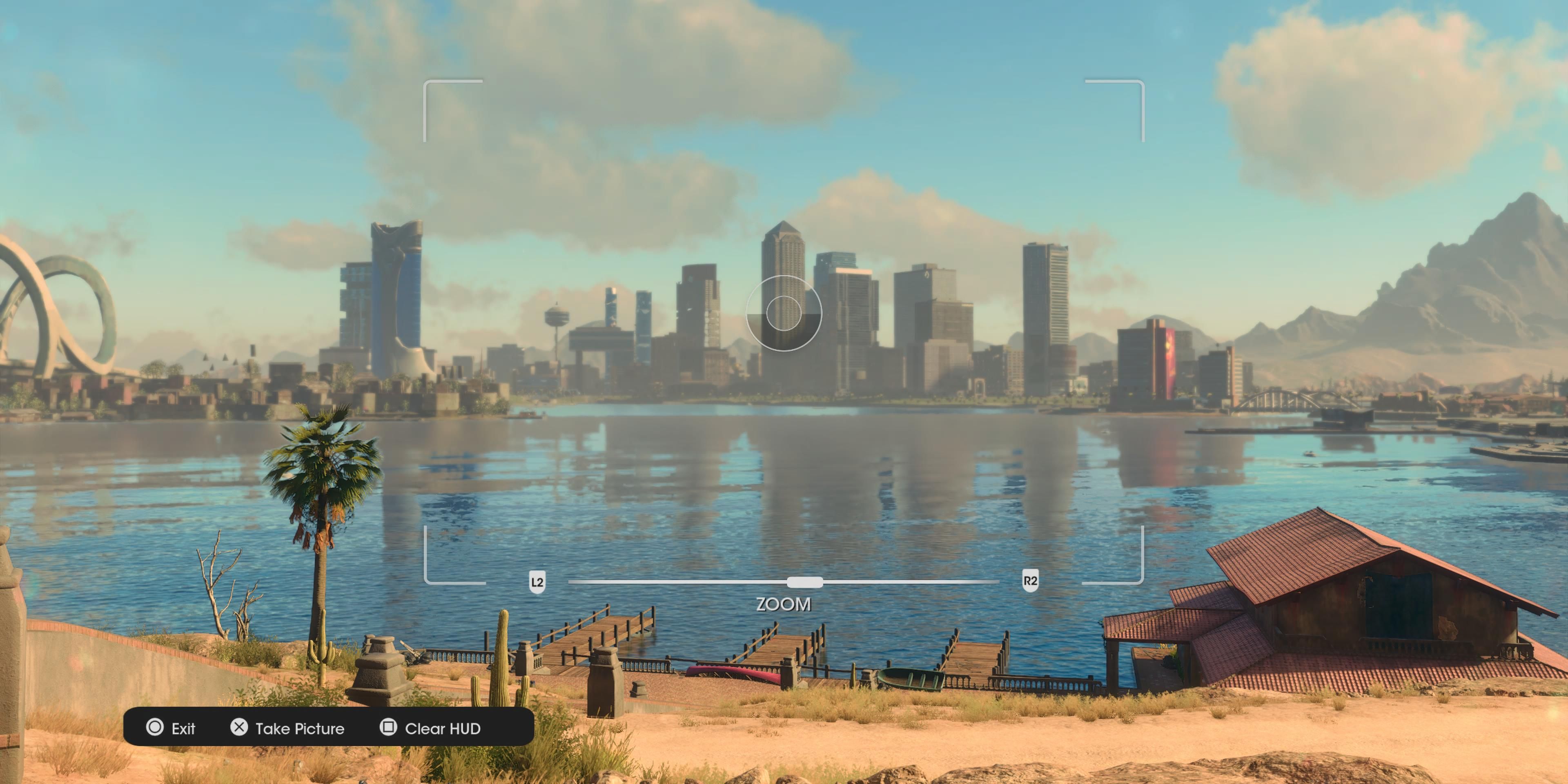1568x784 pixels.
Task: Click the dark action bar at the bottom left
Action: (329, 728)
